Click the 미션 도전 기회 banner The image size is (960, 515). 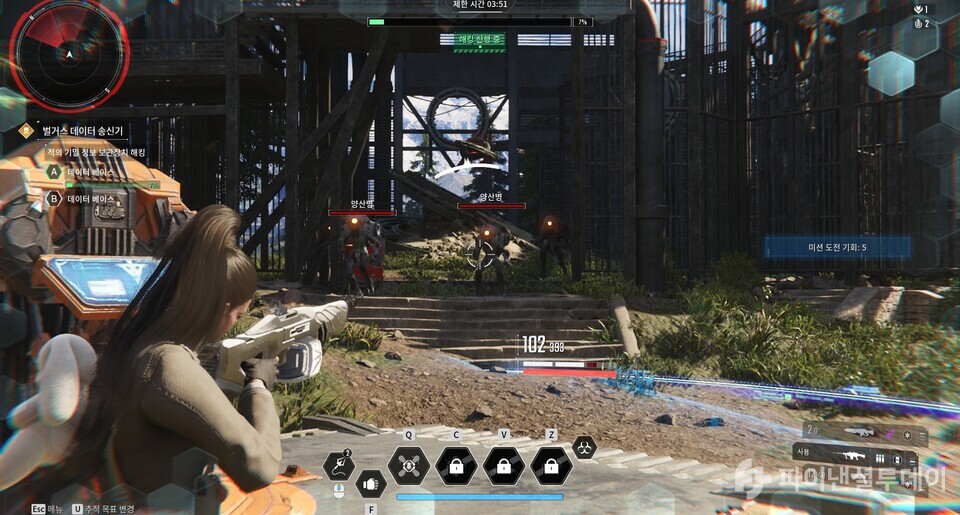coord(837,247)
